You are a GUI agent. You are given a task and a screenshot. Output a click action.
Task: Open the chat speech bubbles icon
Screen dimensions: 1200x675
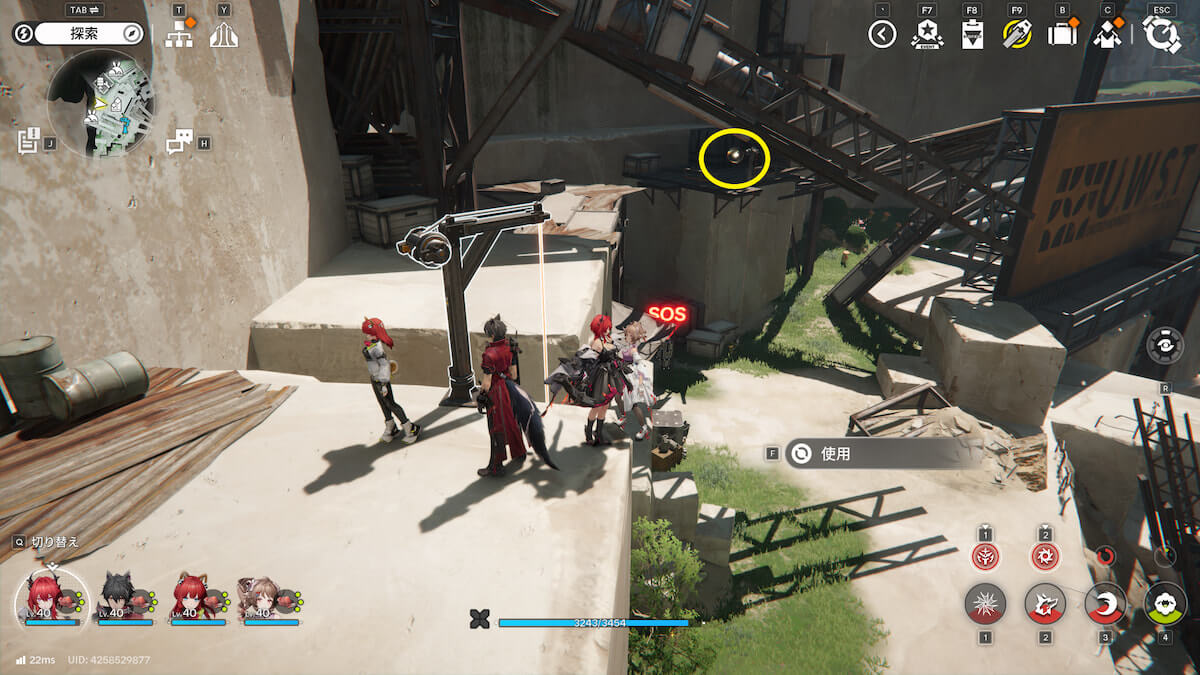[178, 142]
